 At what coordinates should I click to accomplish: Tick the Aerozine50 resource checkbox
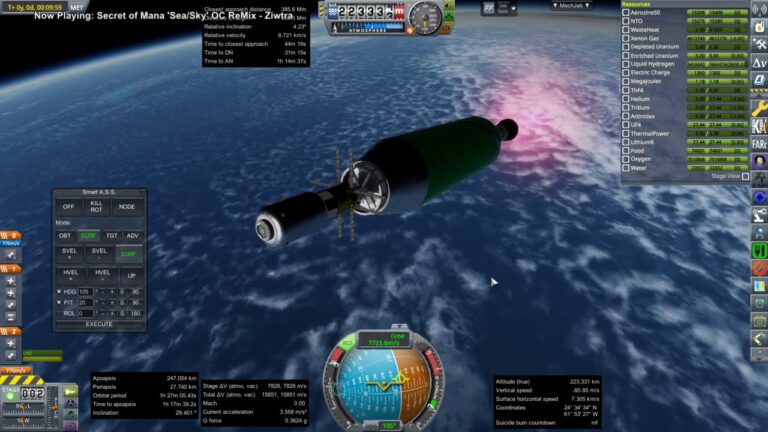[x=627, y=12]
